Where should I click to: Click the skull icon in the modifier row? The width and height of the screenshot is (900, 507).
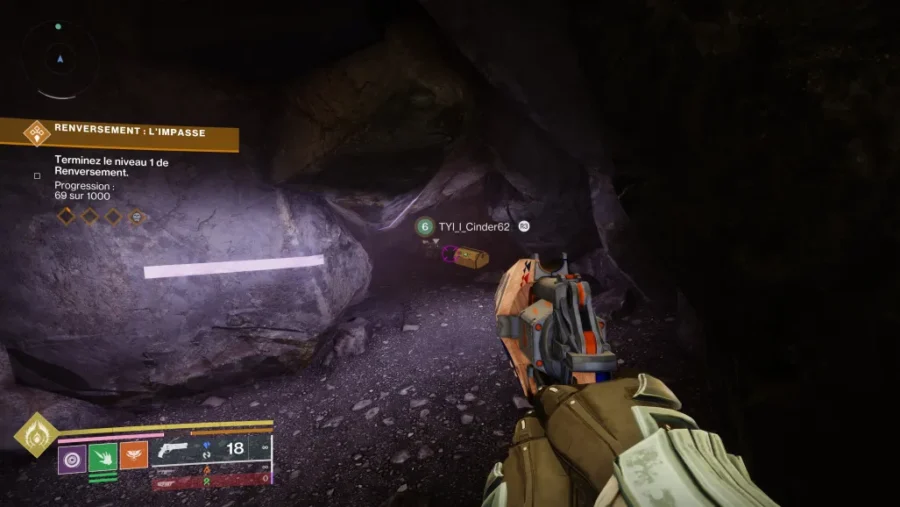(x=137, y=216)
